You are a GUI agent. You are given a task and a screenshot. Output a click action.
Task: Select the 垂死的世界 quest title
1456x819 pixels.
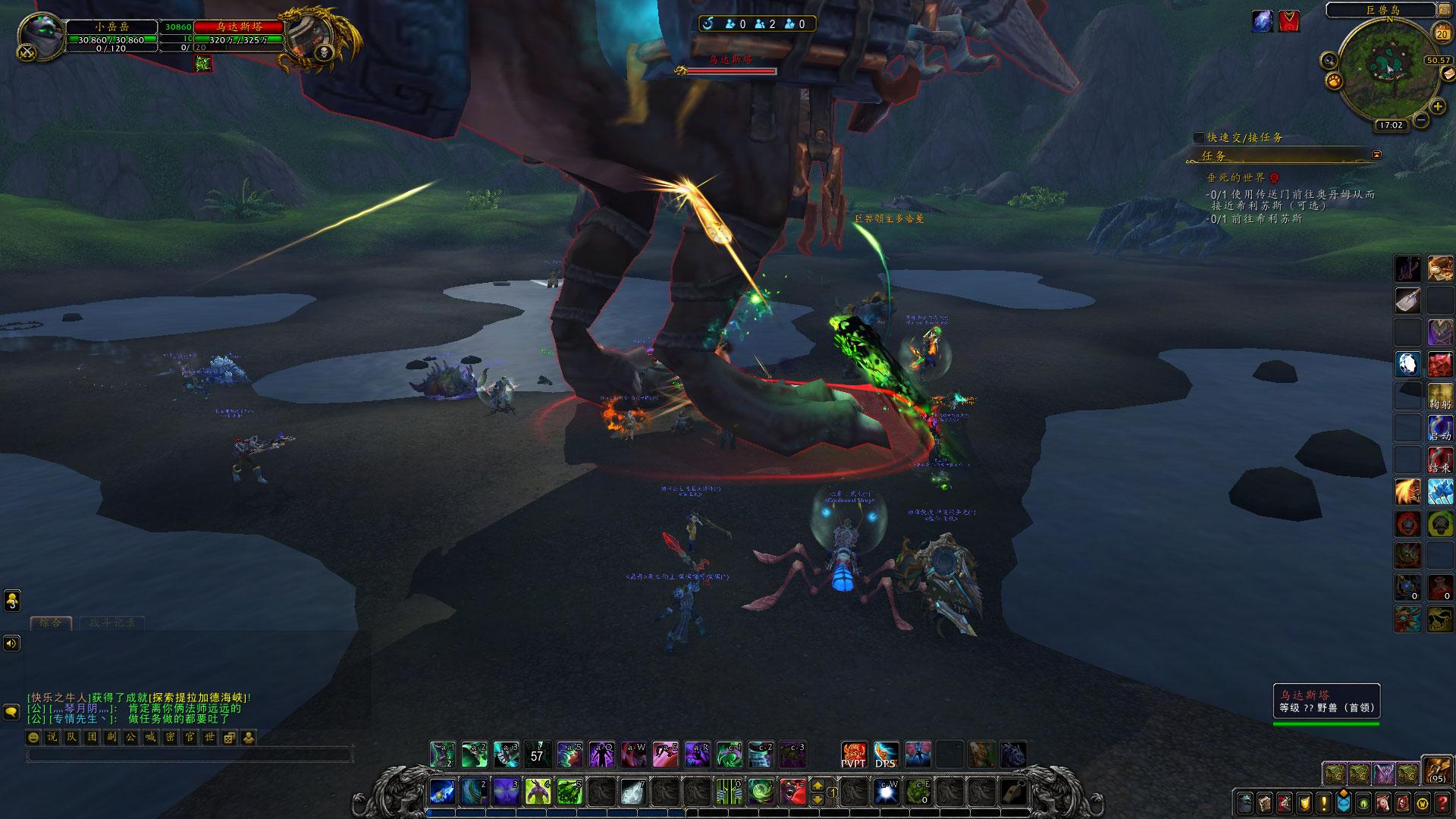(1236, 177)
